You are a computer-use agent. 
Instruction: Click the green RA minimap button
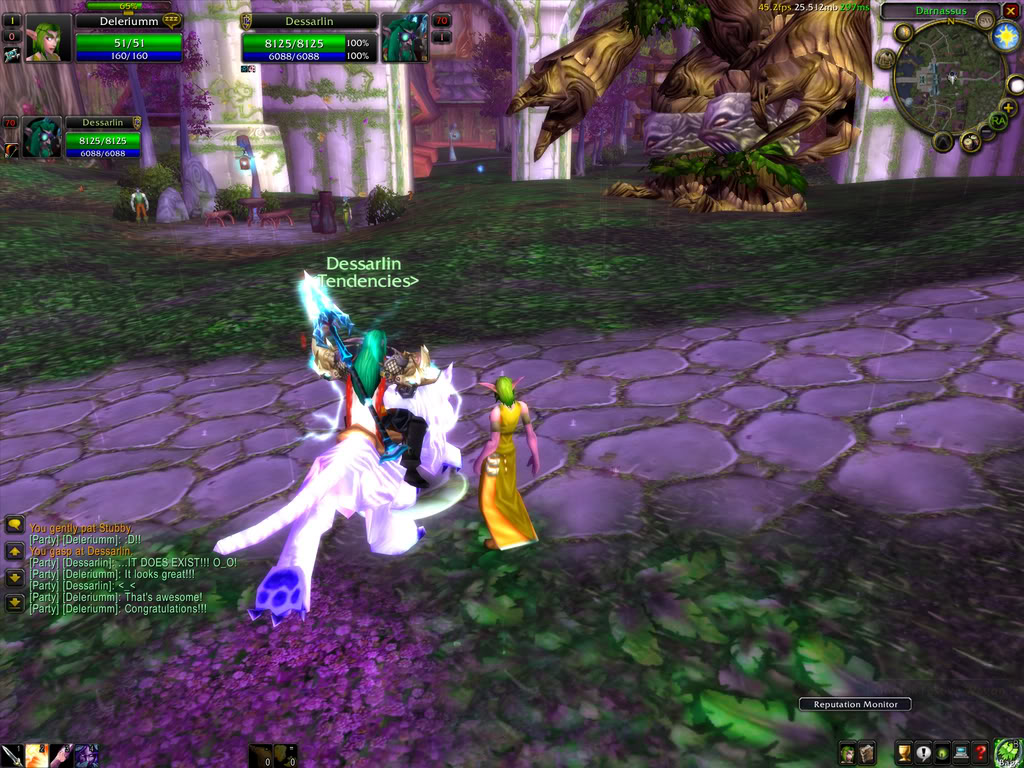[x=997, y=121]
